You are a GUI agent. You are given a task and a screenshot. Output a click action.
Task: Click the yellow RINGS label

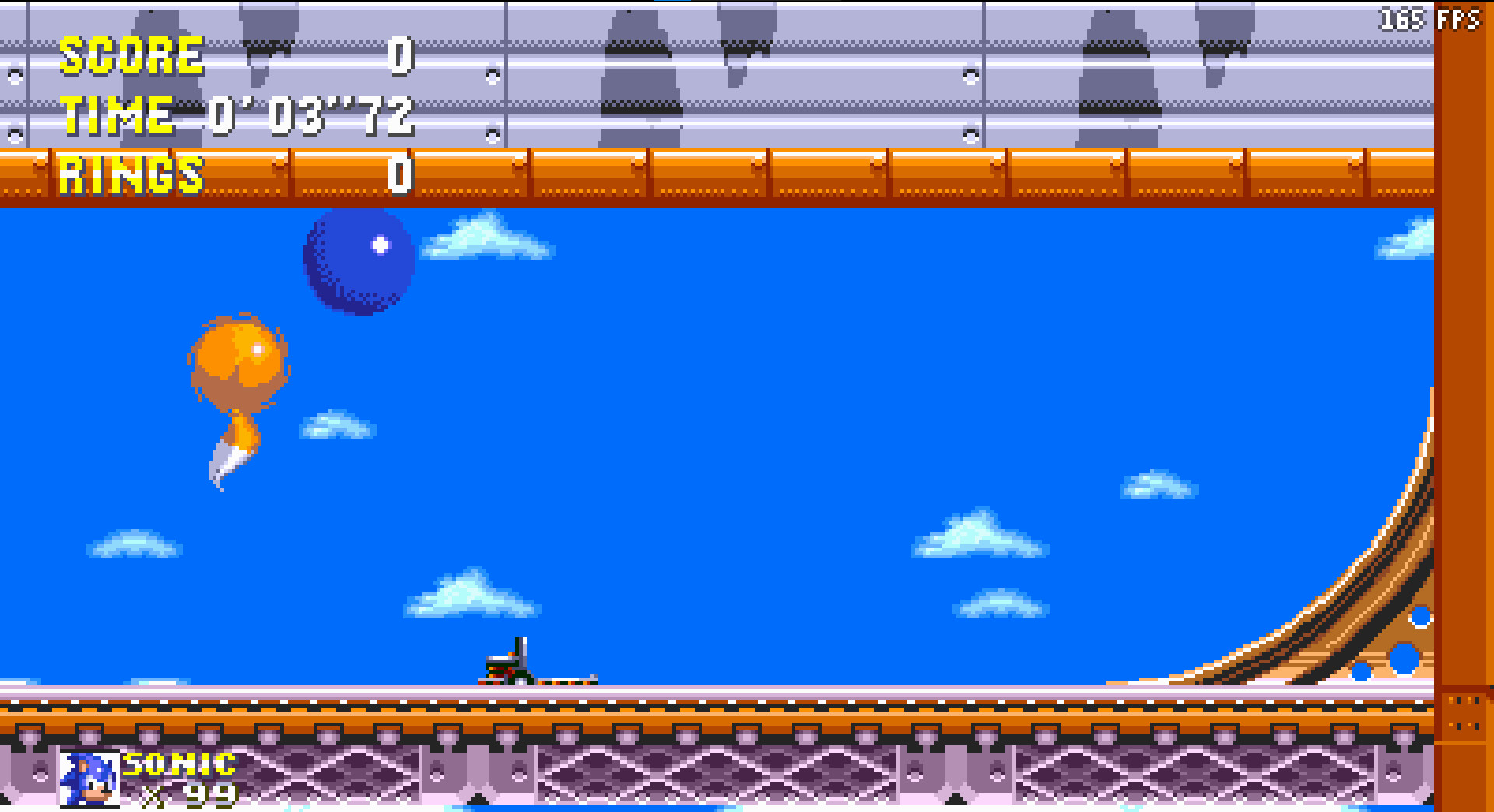point(131,174)
